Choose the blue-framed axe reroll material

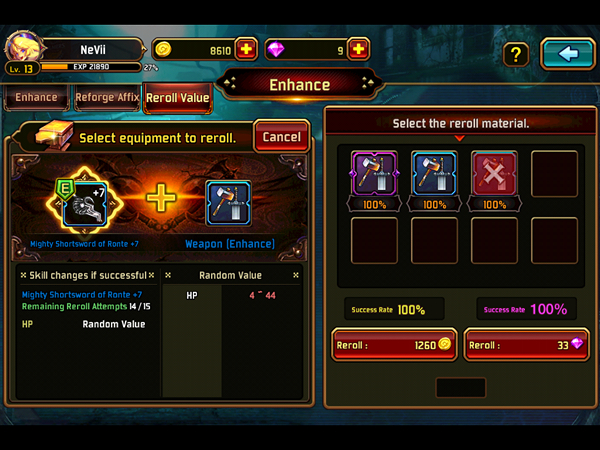(434, 174)
